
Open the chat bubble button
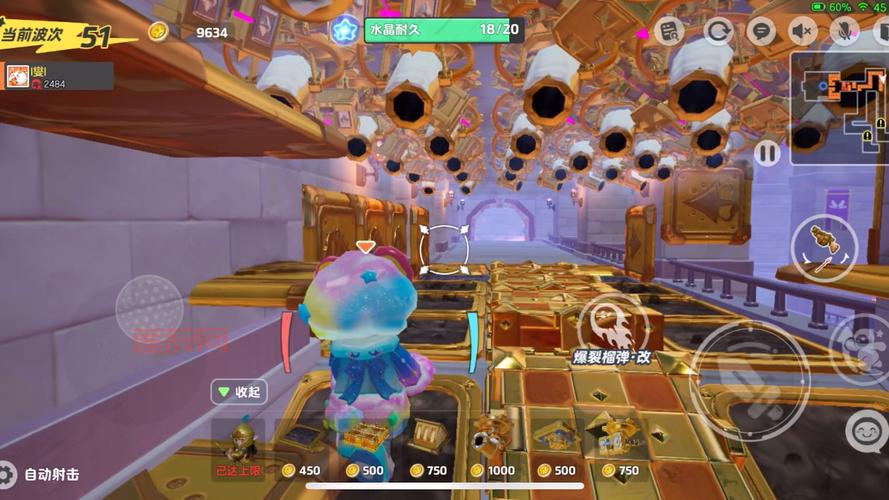pyautogui.click(x=761, y=31)
